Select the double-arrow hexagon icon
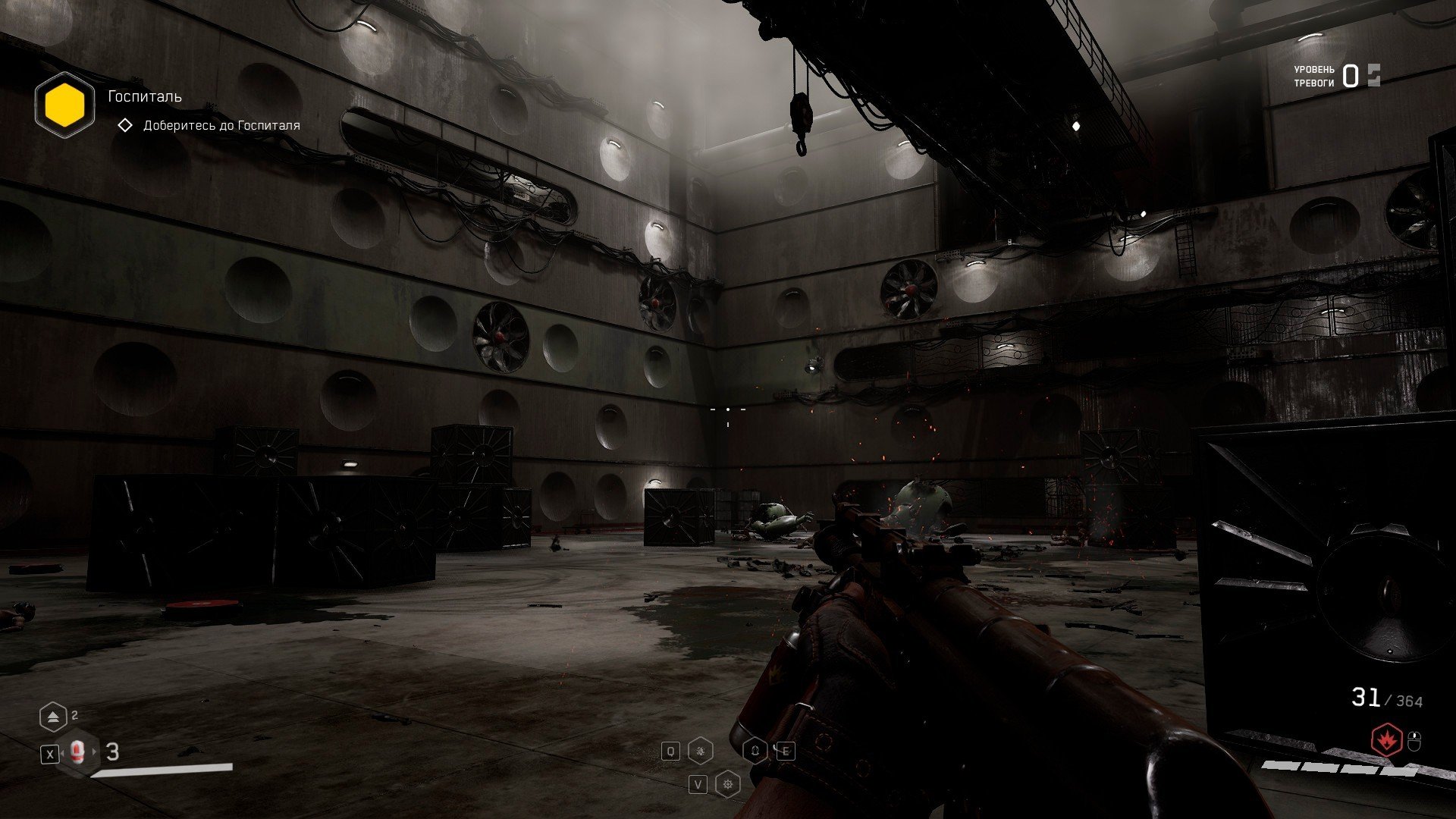Viewport: 1456px width, 819px height. click(x=53, y=716)
